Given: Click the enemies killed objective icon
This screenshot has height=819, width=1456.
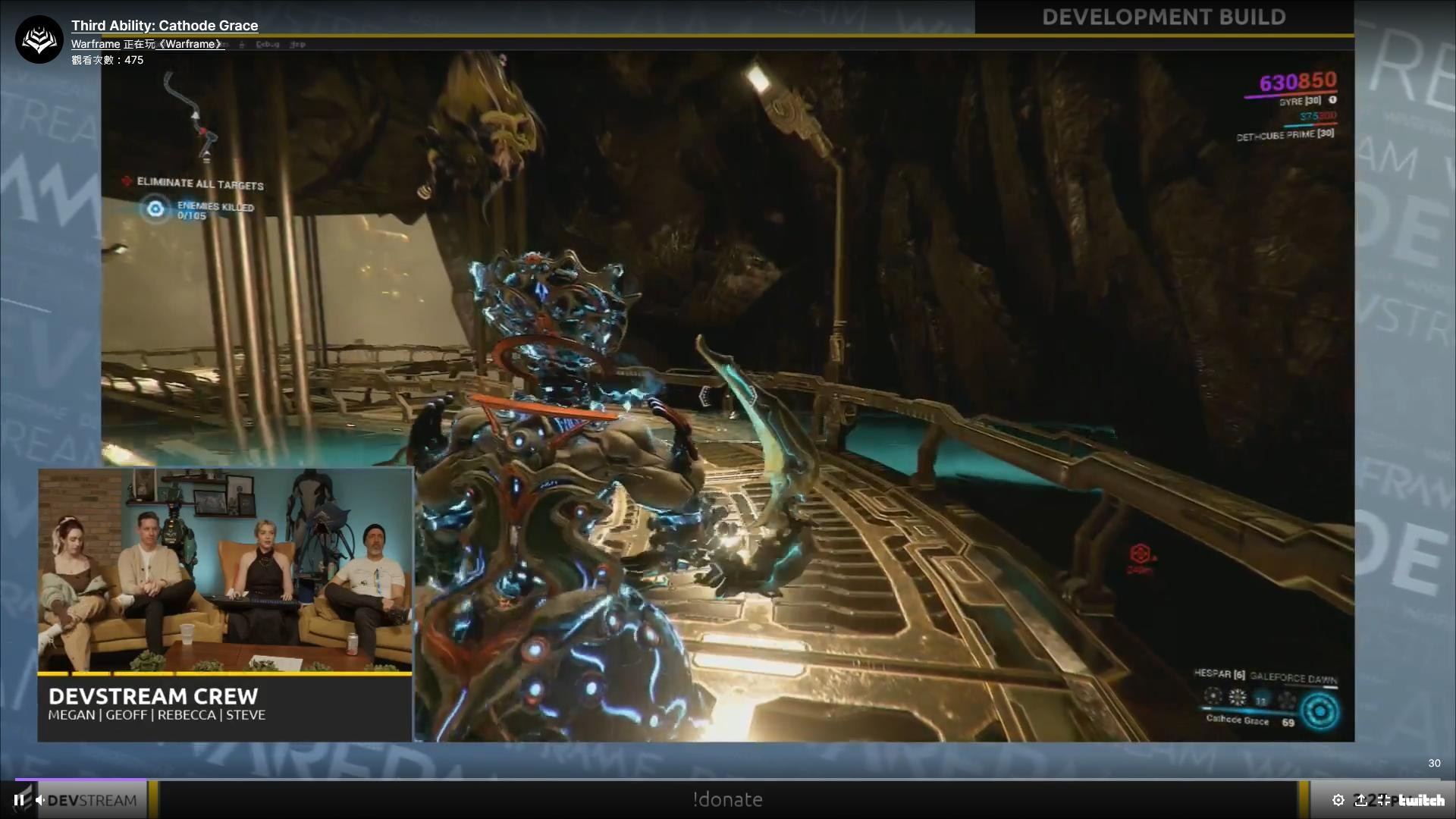Looking at the screenshot, I should tap(155, 209).
